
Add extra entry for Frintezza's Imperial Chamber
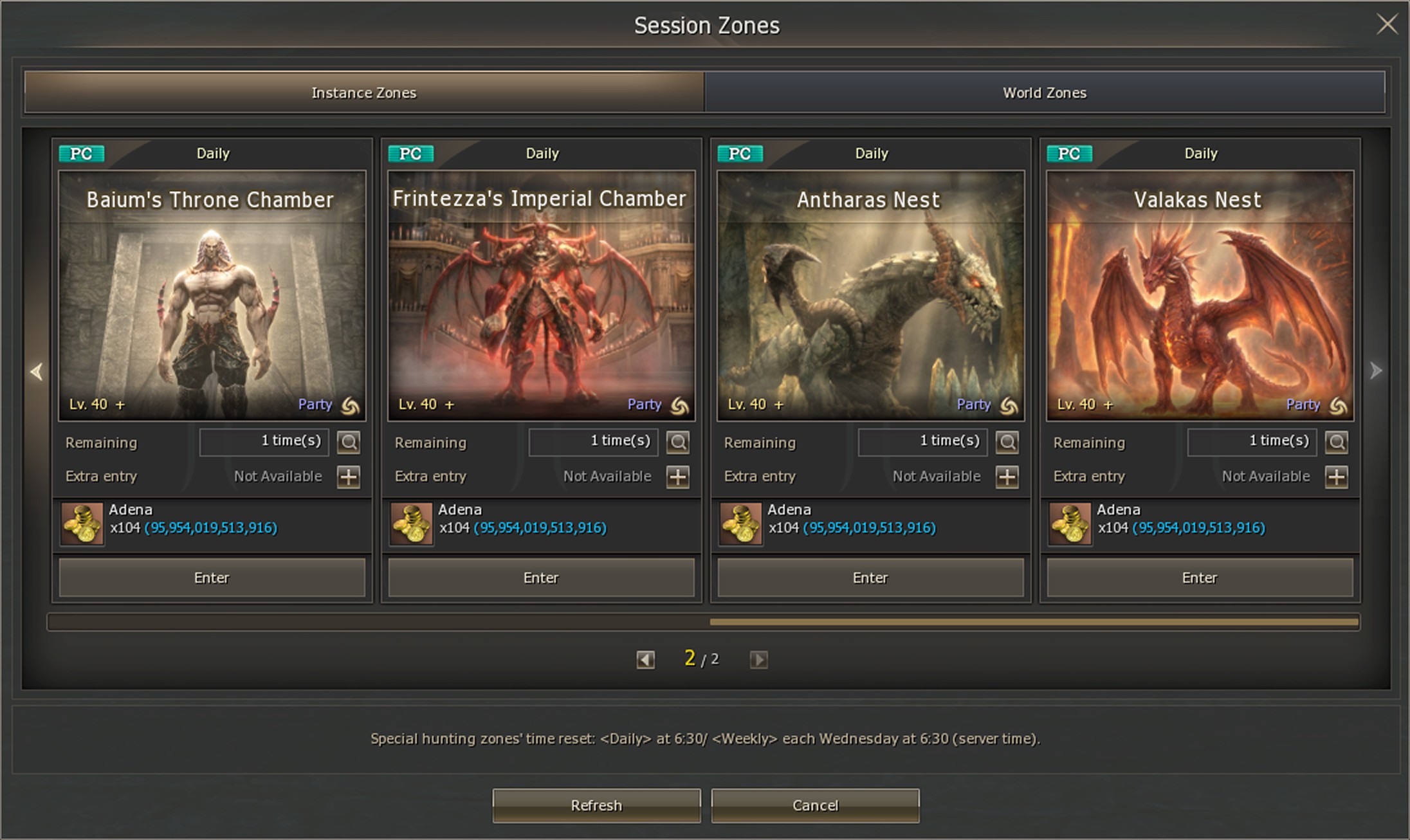[678, 477]
